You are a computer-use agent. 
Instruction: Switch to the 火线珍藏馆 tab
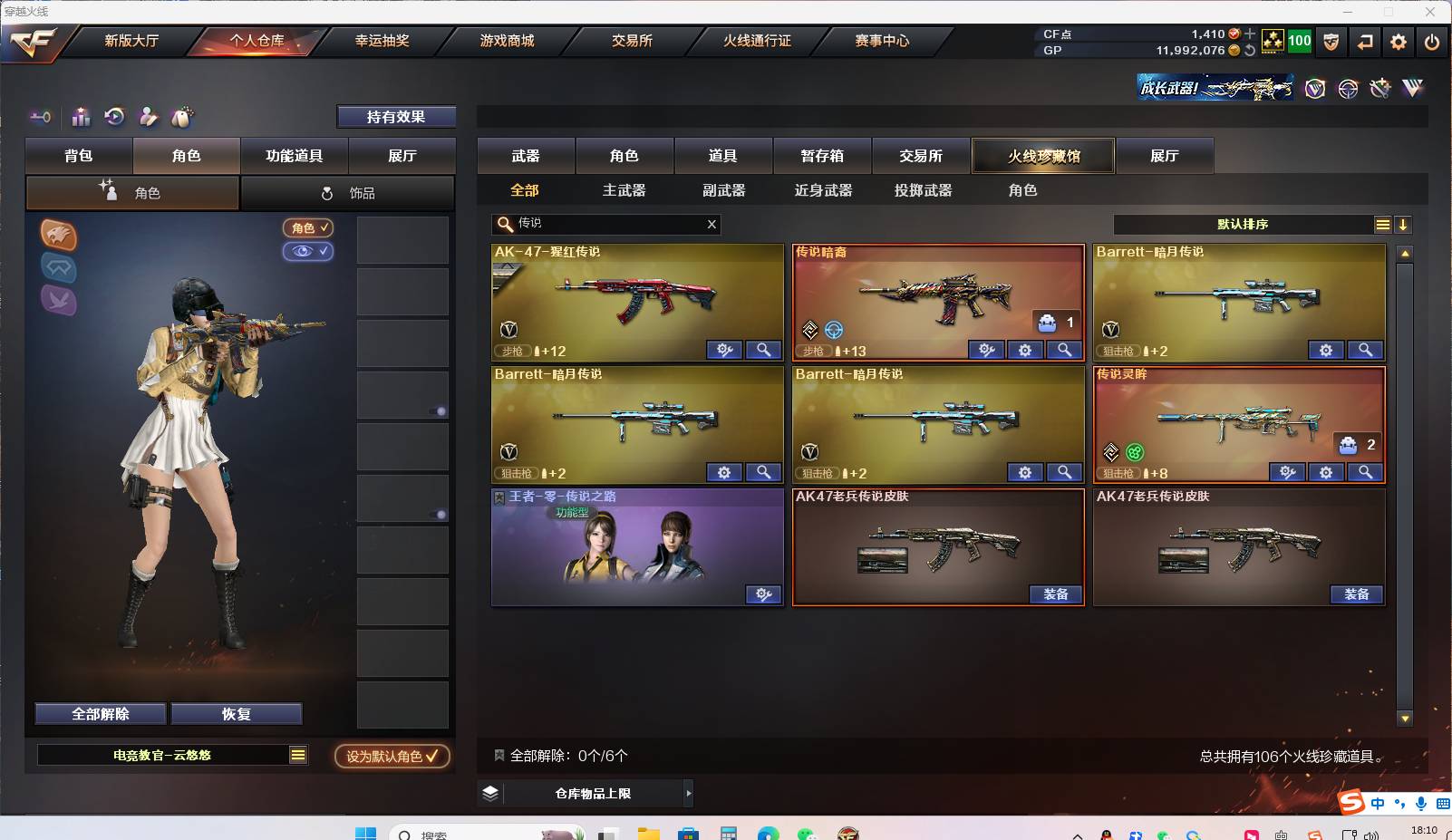tap(1043, 155)
